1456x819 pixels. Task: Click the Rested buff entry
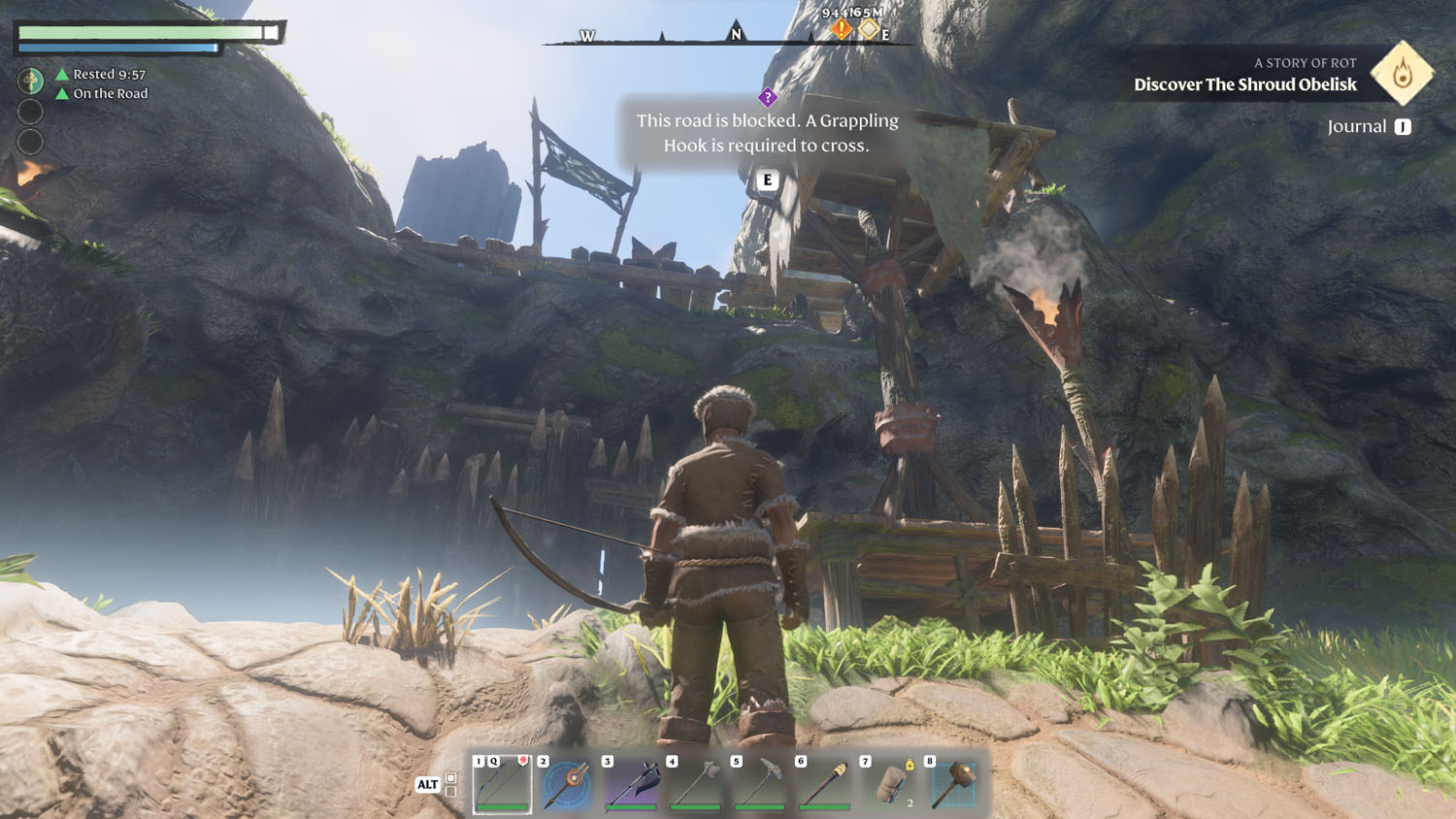(x=101, y=74)
